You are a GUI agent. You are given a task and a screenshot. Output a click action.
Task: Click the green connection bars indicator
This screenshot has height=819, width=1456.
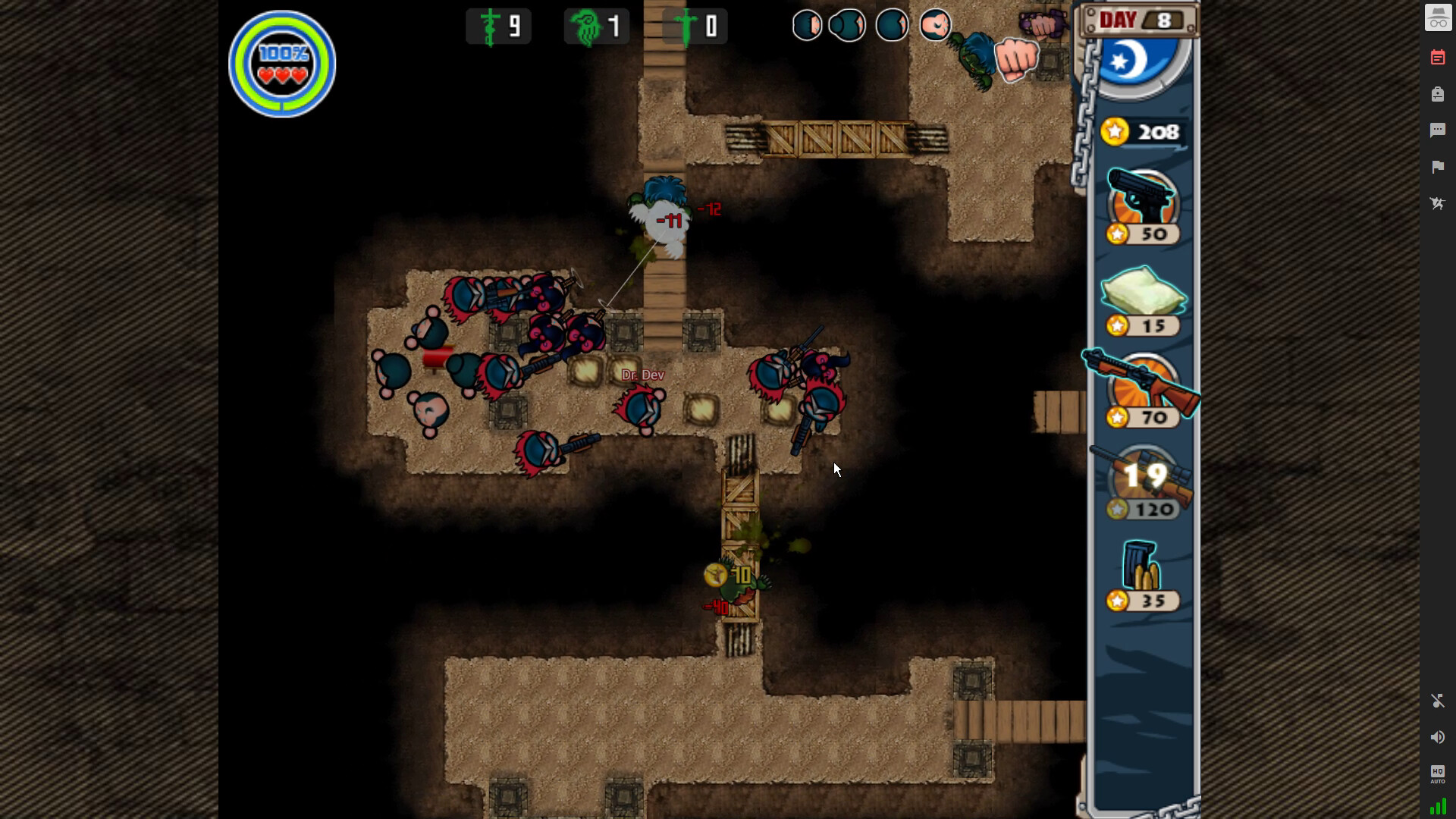pyautogui.click(x=1437, y=807)
